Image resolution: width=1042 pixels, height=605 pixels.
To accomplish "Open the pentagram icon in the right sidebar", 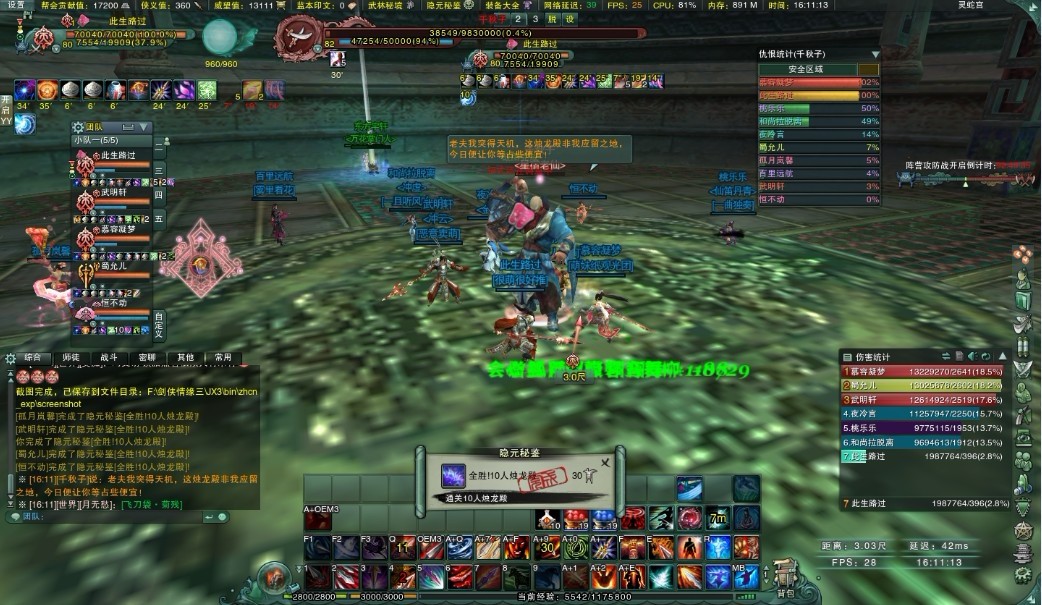I will tap(1024, 530).
